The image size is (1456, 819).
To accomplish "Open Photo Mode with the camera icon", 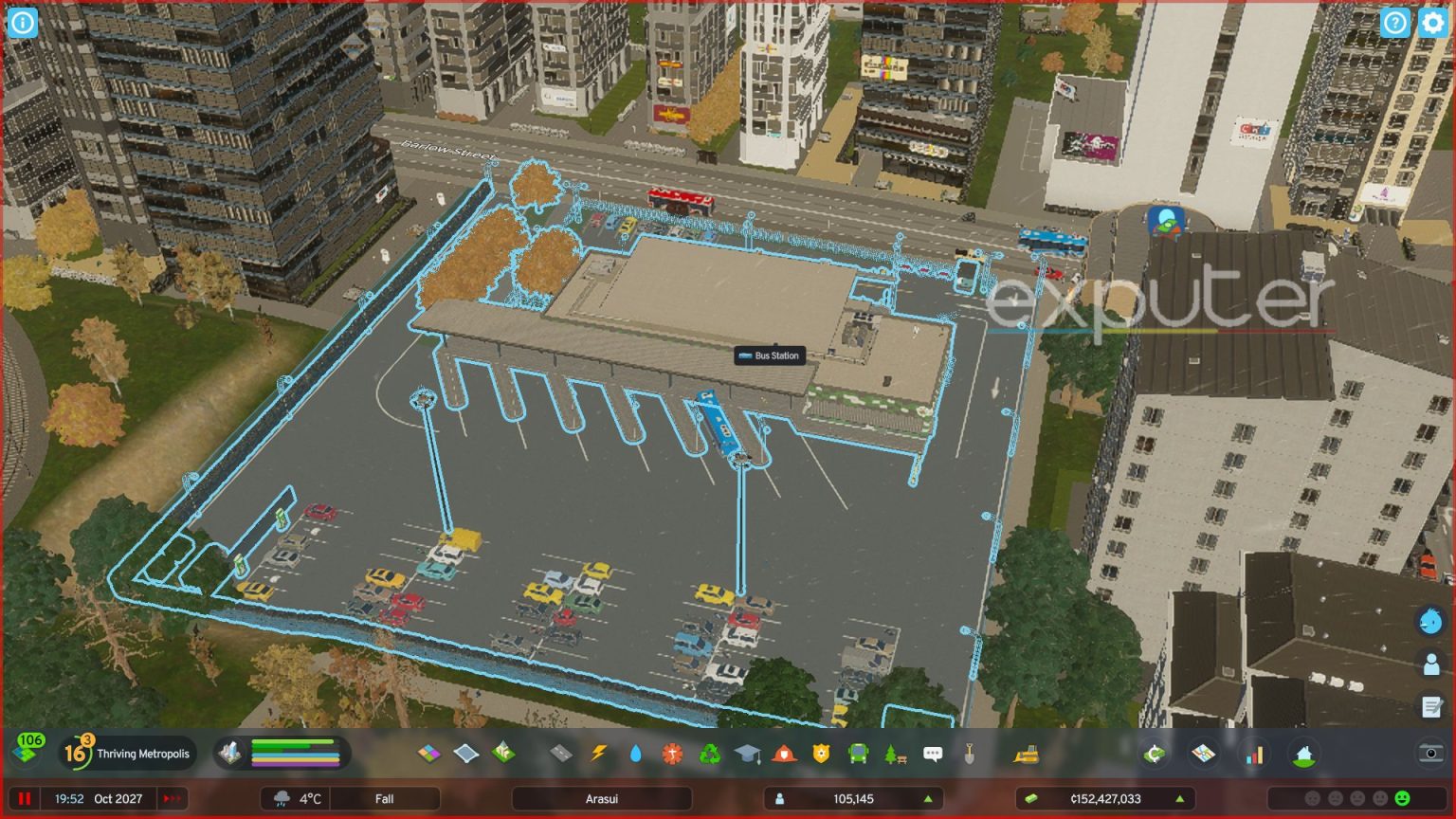I will (1431, 754).
